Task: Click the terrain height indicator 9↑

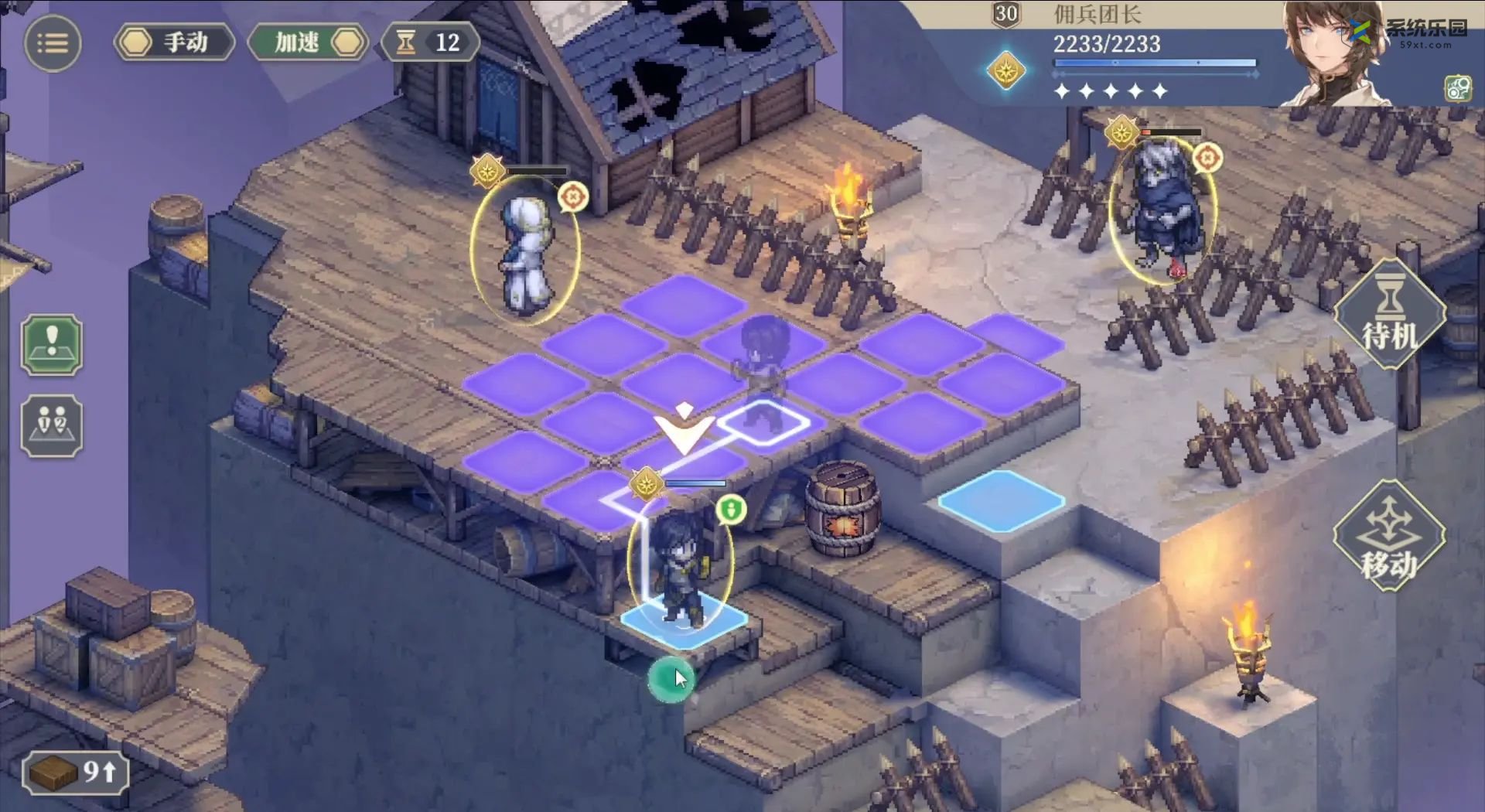Action: [75, 772]
